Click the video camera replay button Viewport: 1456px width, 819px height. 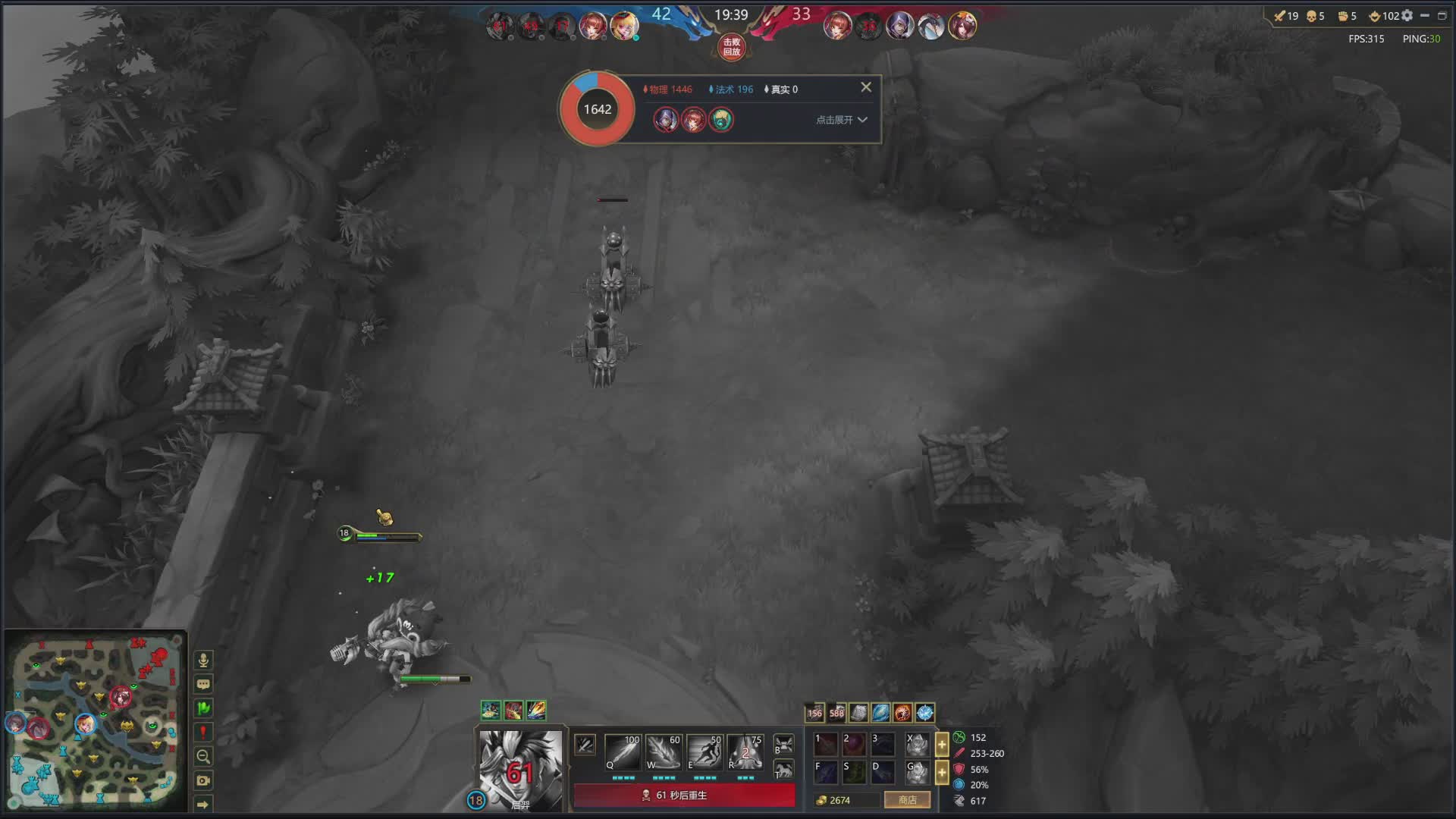pyautogui.click(x=203, y=780)
